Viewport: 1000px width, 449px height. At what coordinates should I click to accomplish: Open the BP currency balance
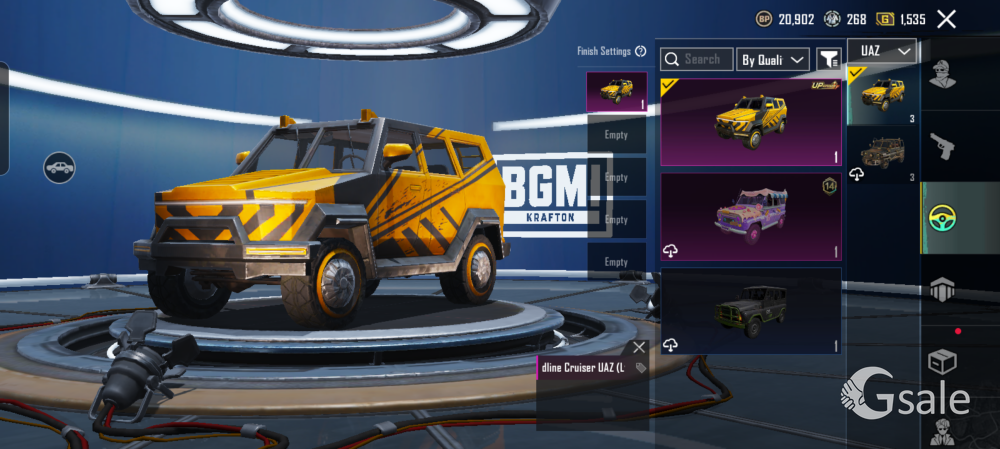(785, 19)
